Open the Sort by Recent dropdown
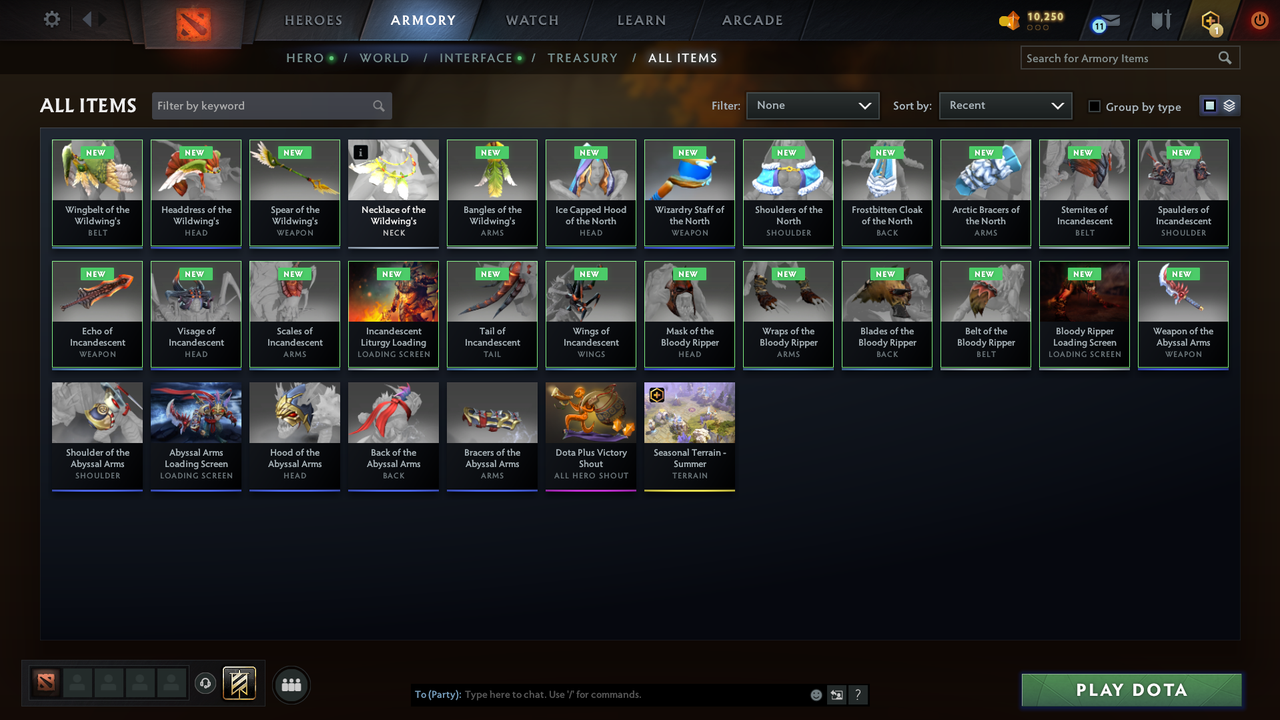The height and width of the screenshot is (720, 1280). click(x=1005, y=105)
